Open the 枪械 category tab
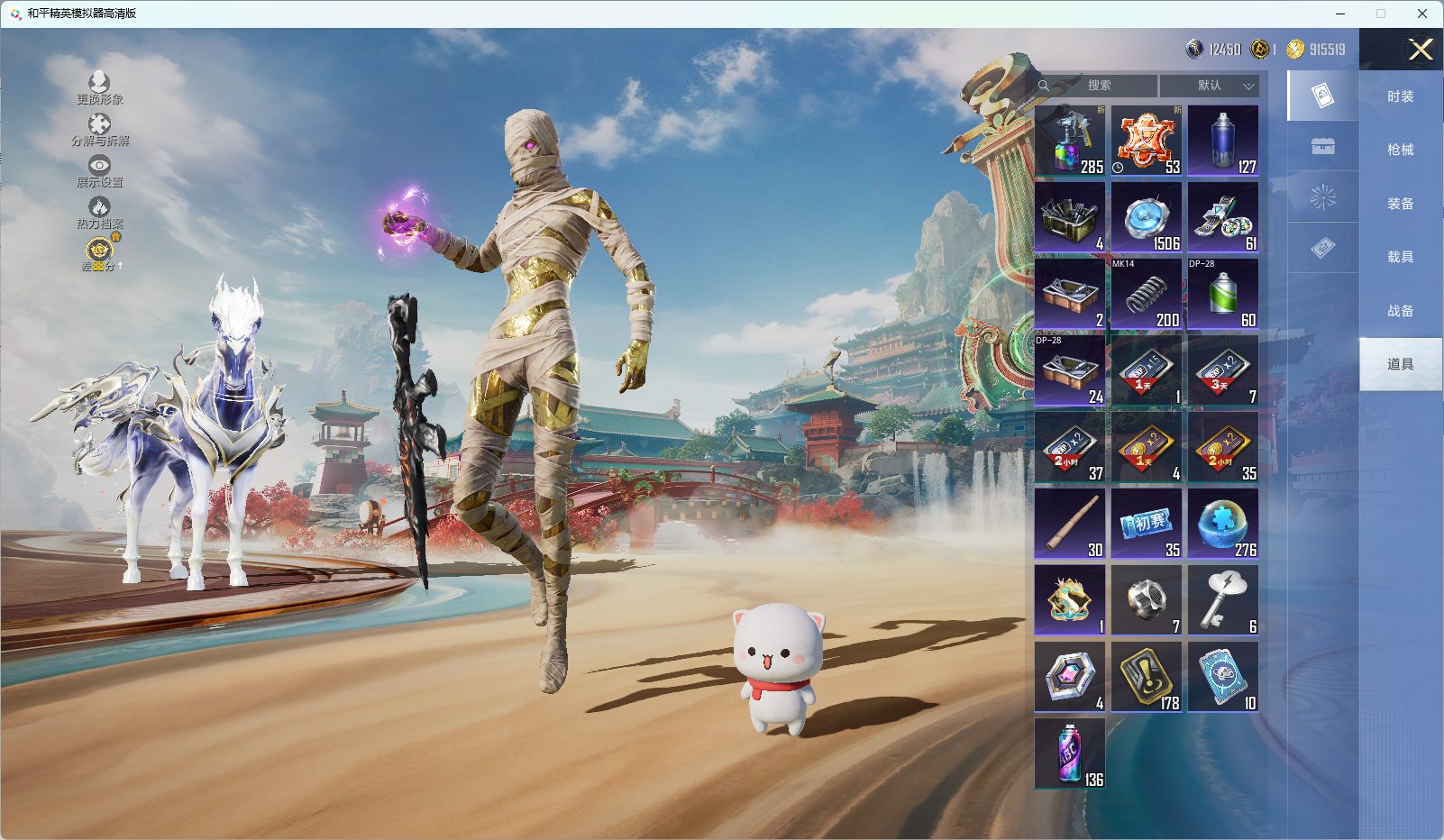 point(1400,150)
